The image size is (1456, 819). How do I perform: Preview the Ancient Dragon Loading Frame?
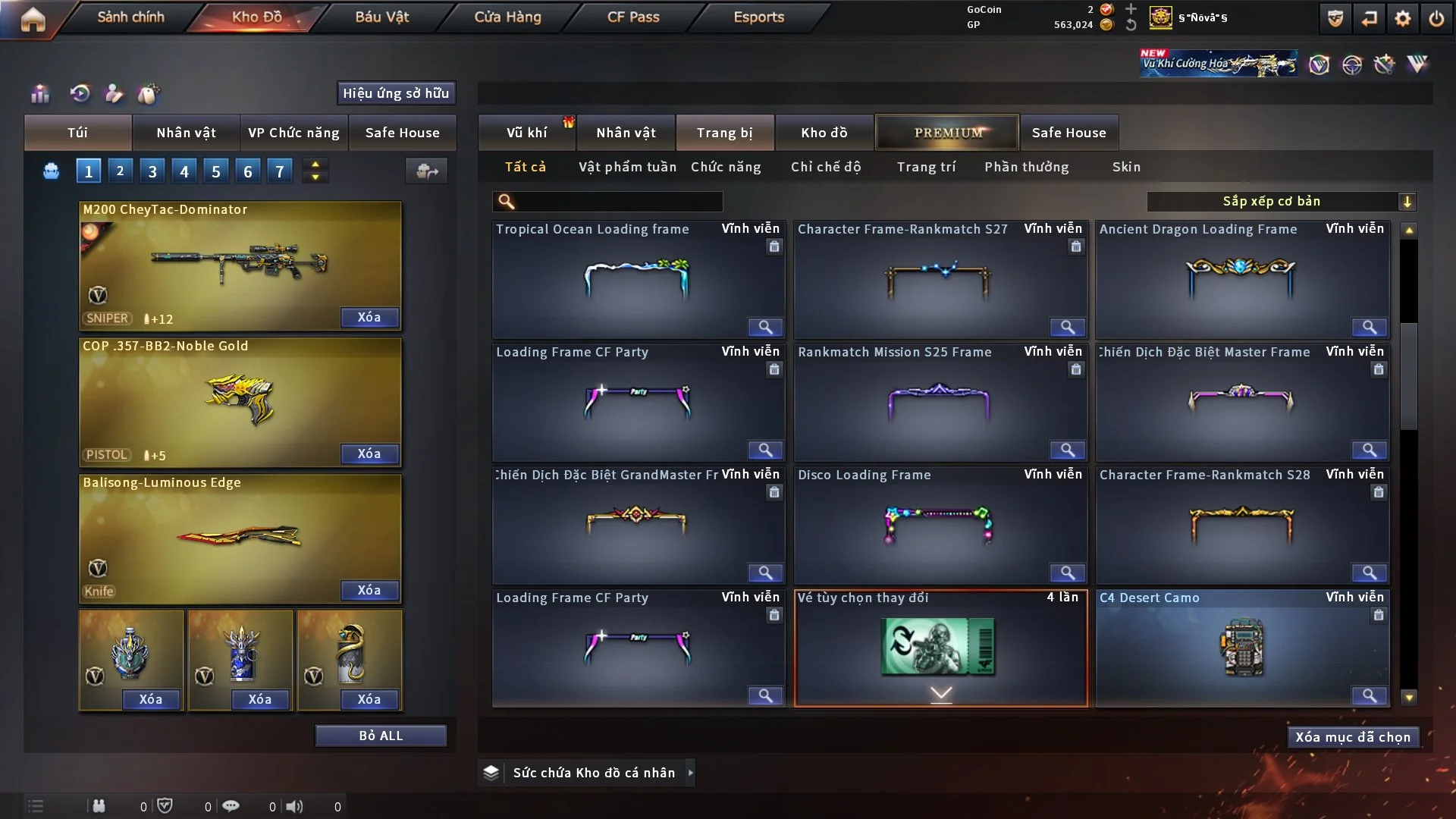tap(1369, 327)
